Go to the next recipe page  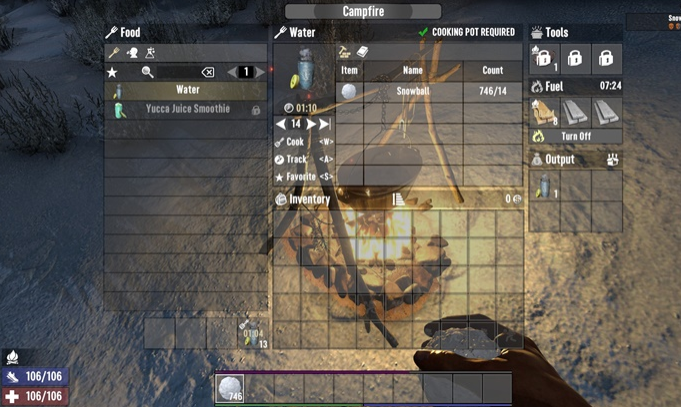point(261,72)
